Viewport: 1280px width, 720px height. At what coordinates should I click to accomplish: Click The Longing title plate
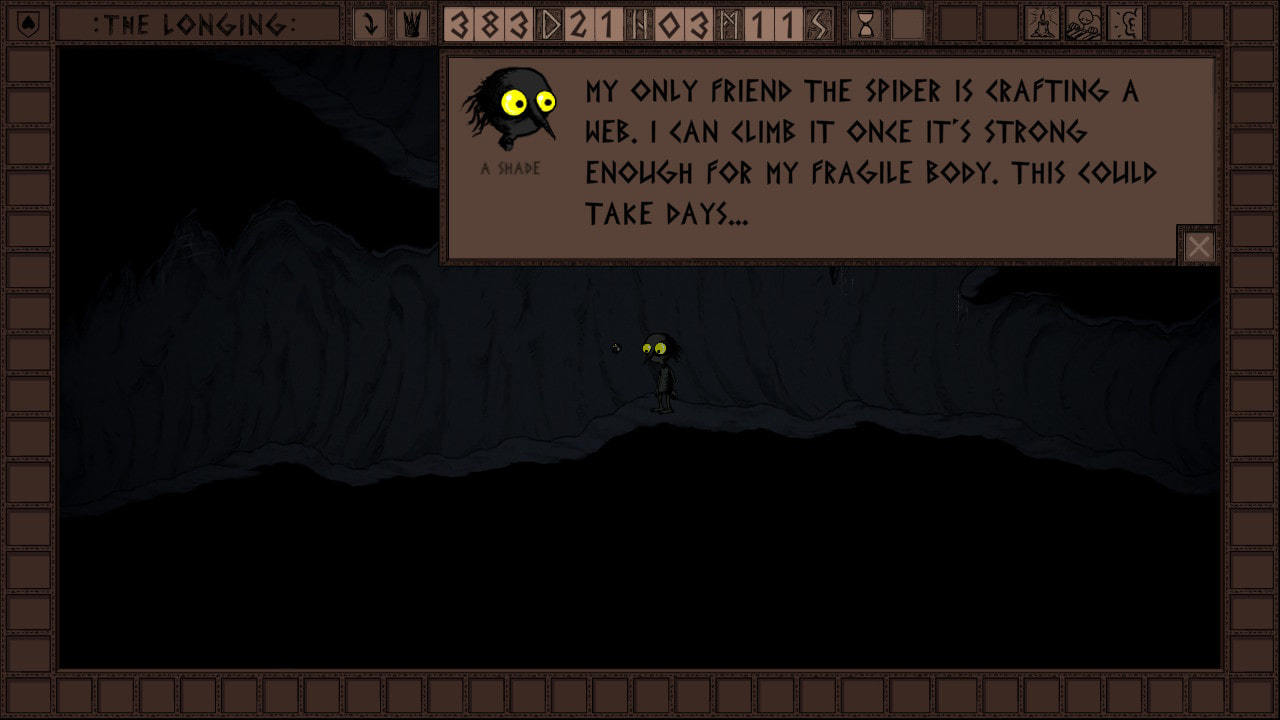pos(198,24)
